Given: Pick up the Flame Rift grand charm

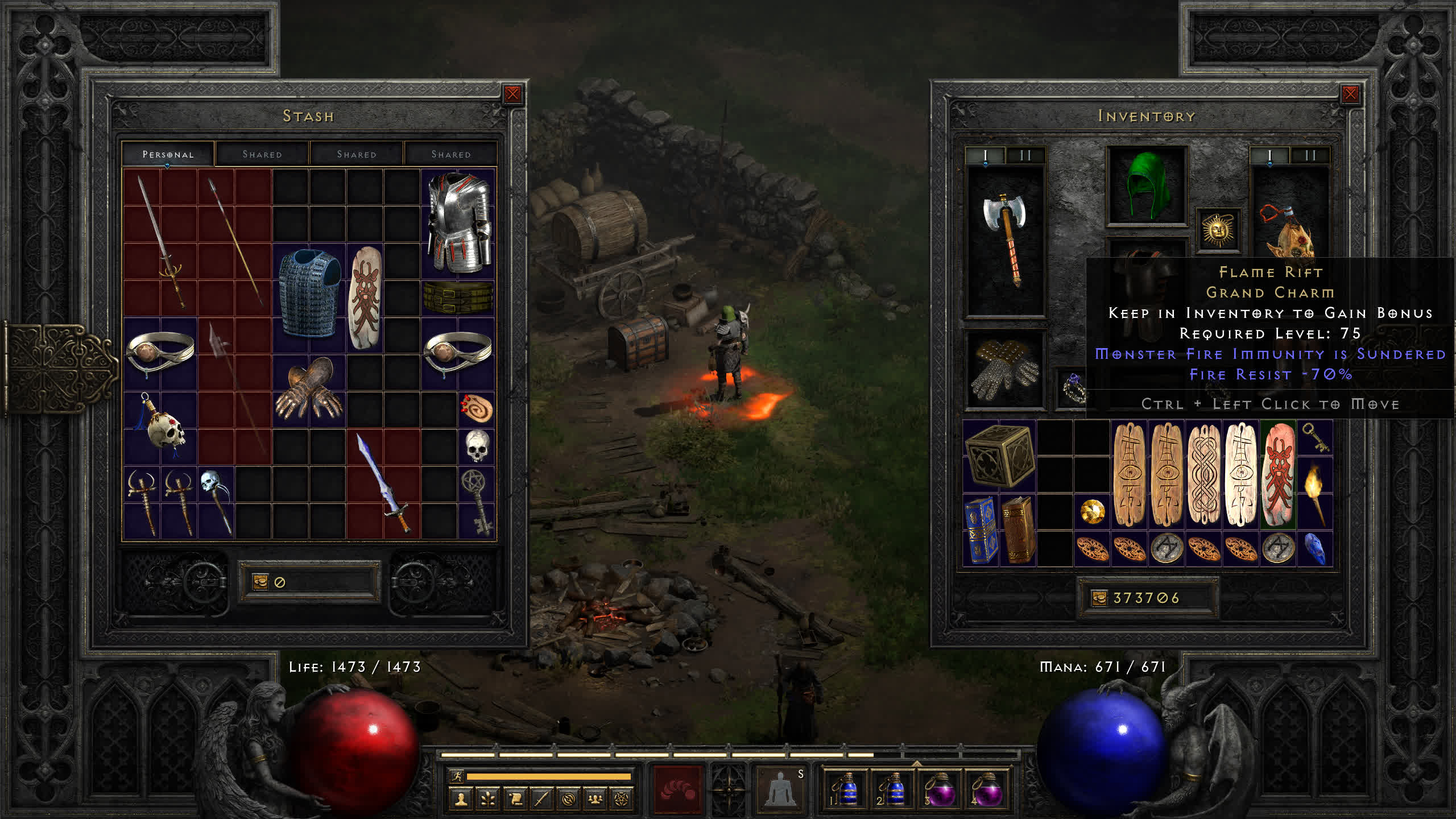Looking at the screenshot, I should point(1278,474).
